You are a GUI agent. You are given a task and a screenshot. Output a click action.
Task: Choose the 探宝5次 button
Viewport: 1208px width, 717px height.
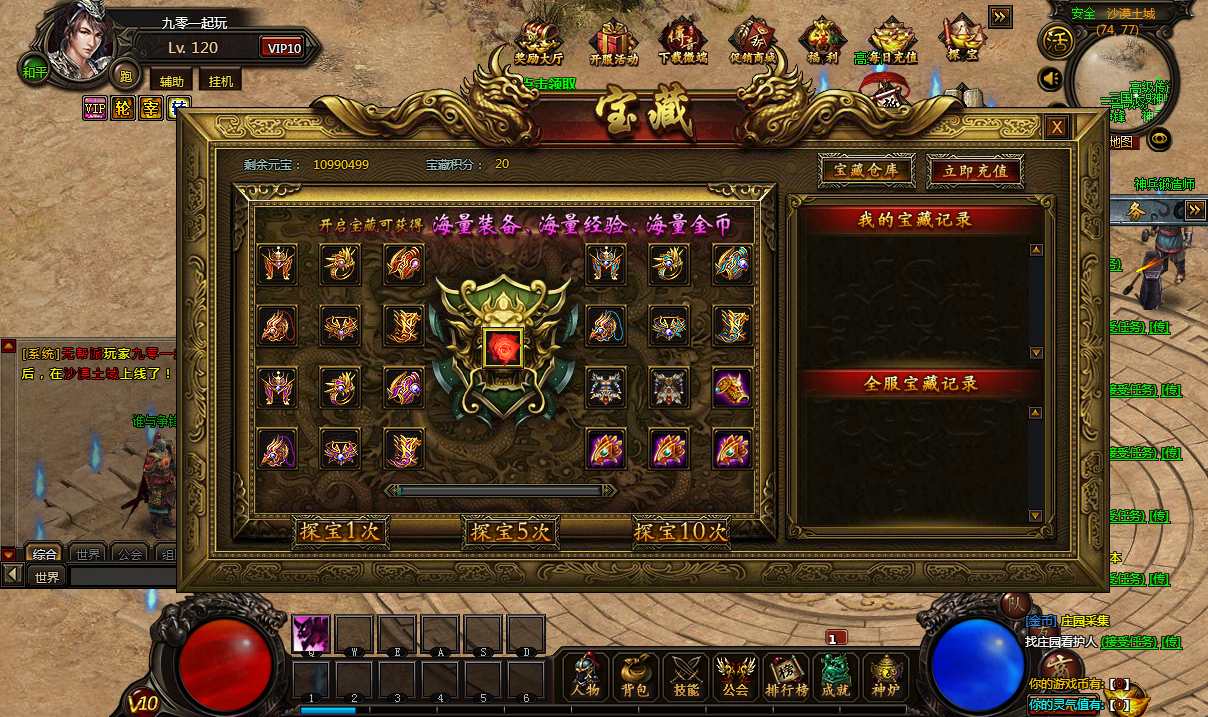[510, 532]
